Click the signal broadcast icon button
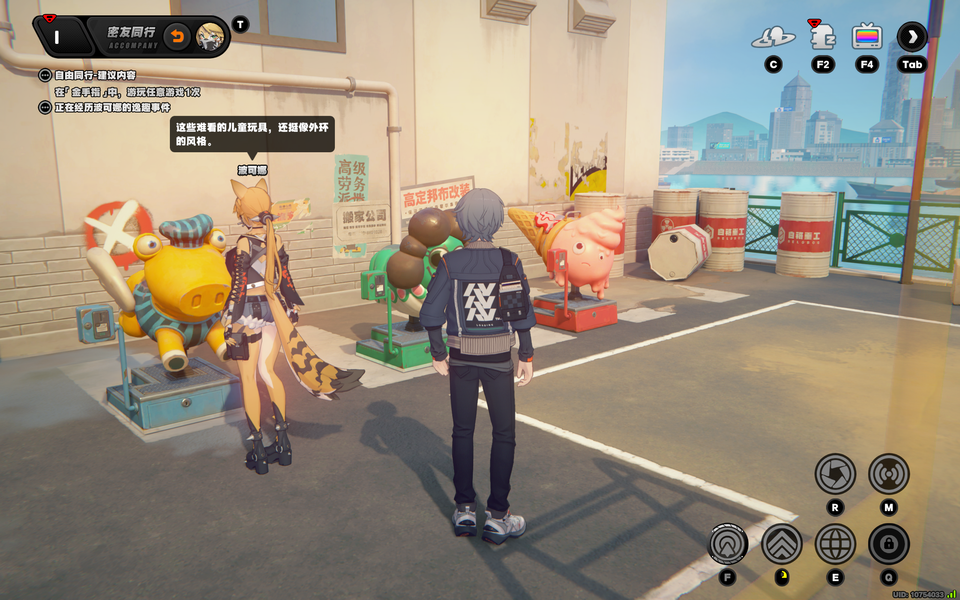 (888, 473)
